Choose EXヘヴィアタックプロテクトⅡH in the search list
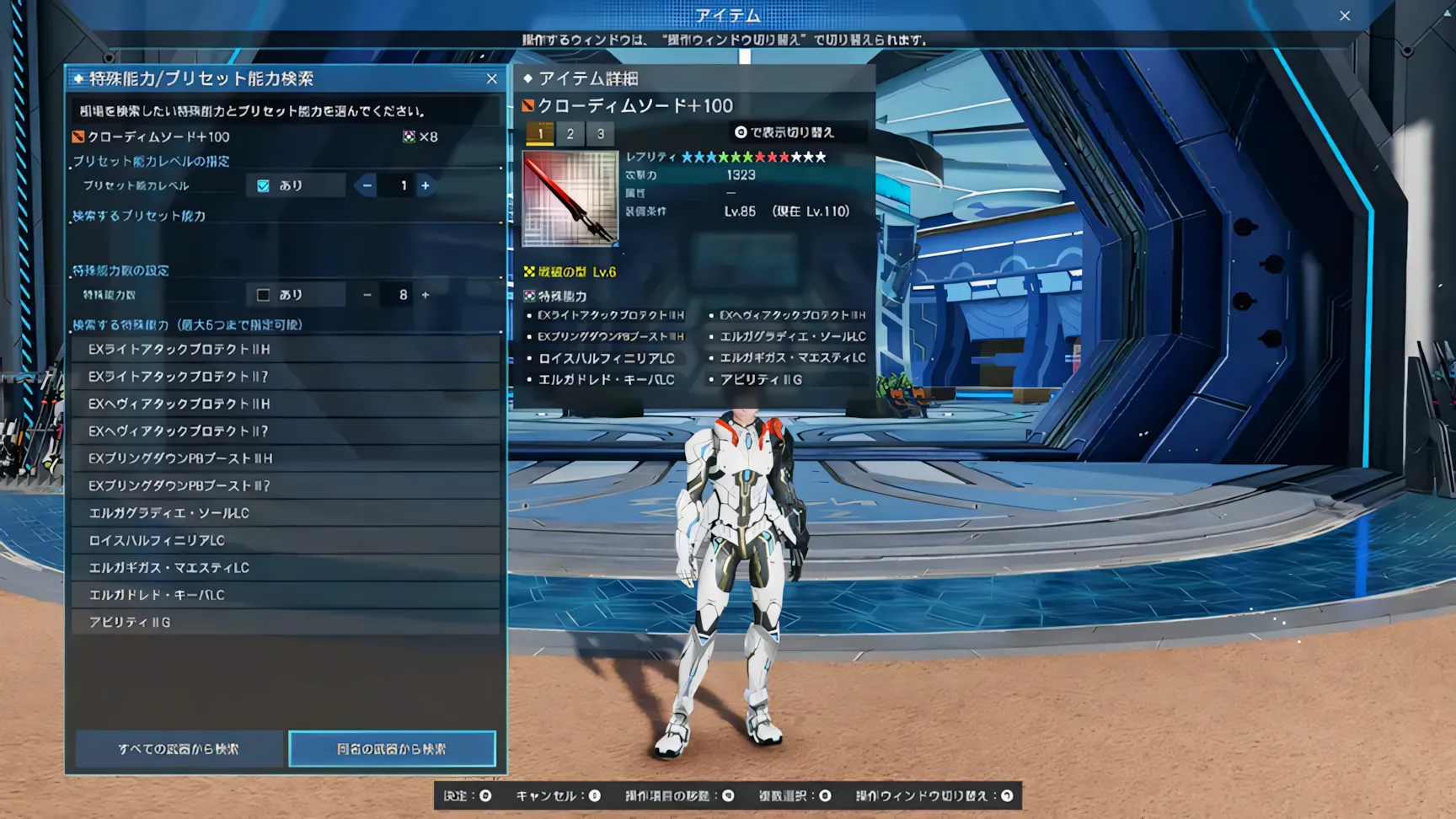Screen dimensions: 1456x819 (286, 404)
